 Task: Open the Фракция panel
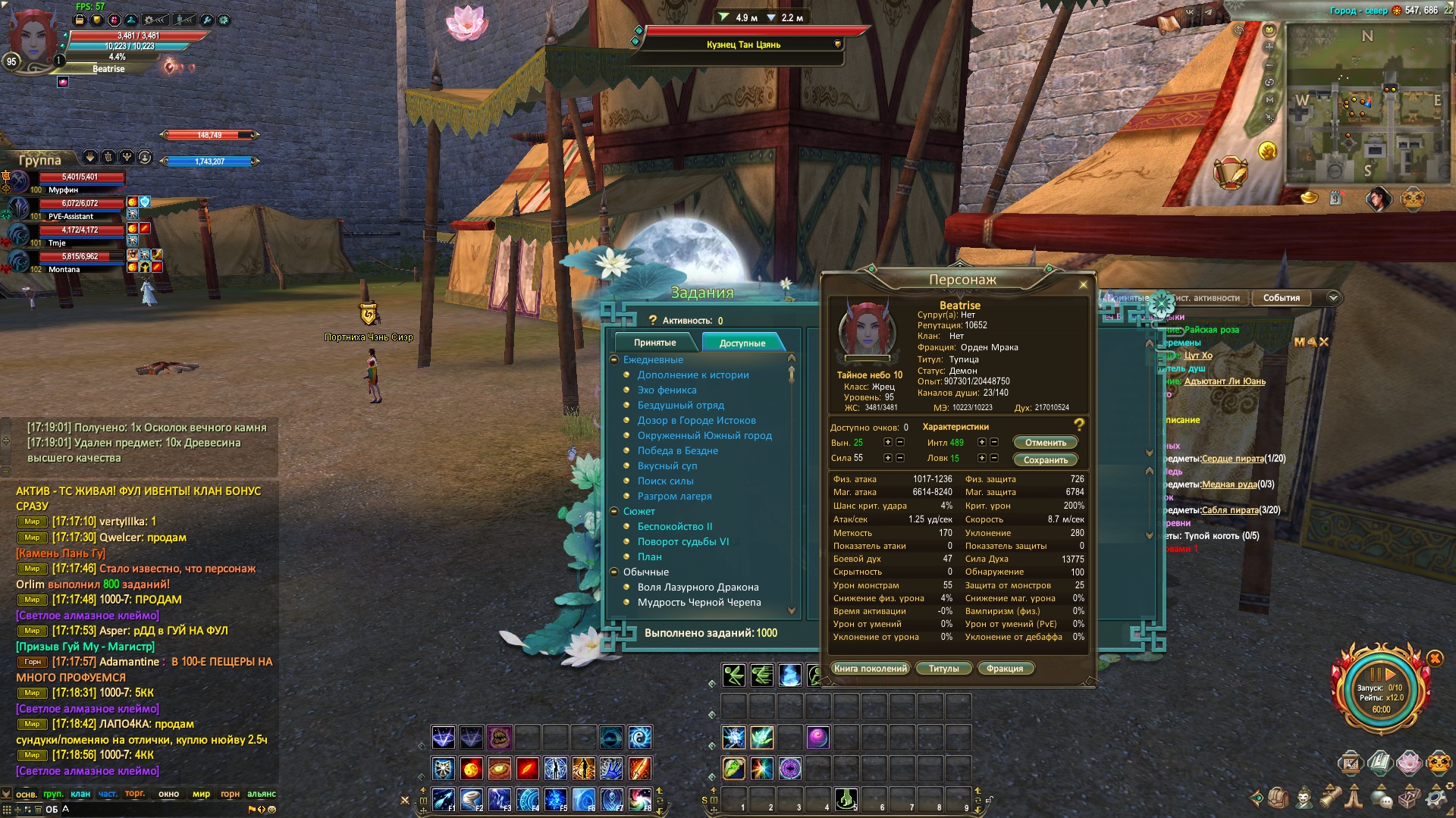click(1005, 669)
